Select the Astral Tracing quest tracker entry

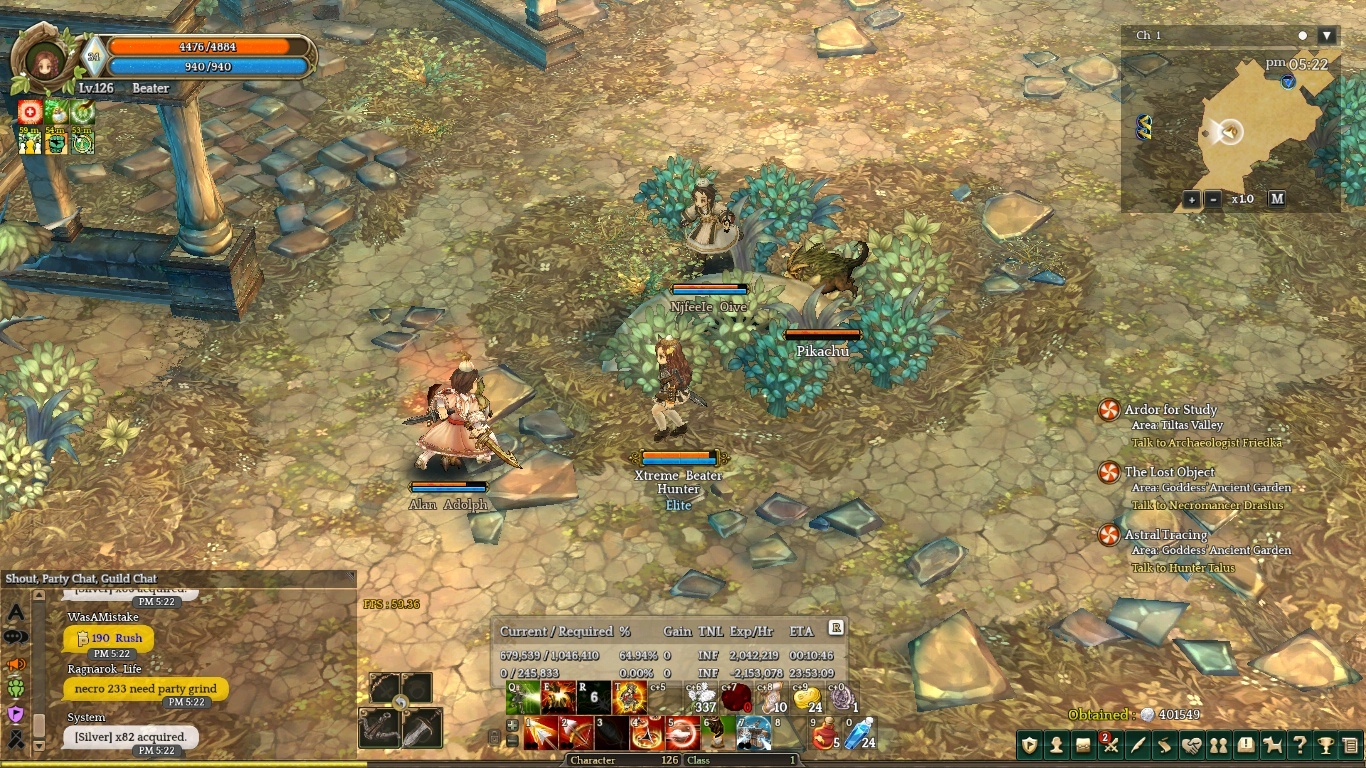click(x=1165, y=535)
